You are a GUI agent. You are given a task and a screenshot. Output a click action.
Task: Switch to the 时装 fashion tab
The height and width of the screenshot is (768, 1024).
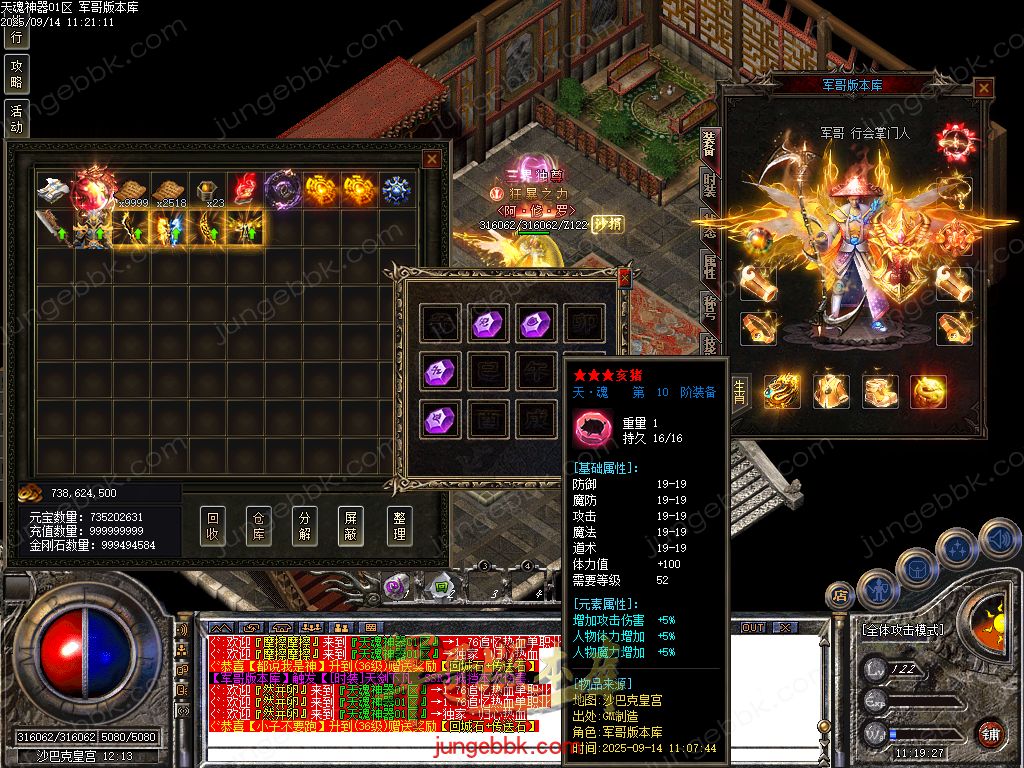click(710, 185)
